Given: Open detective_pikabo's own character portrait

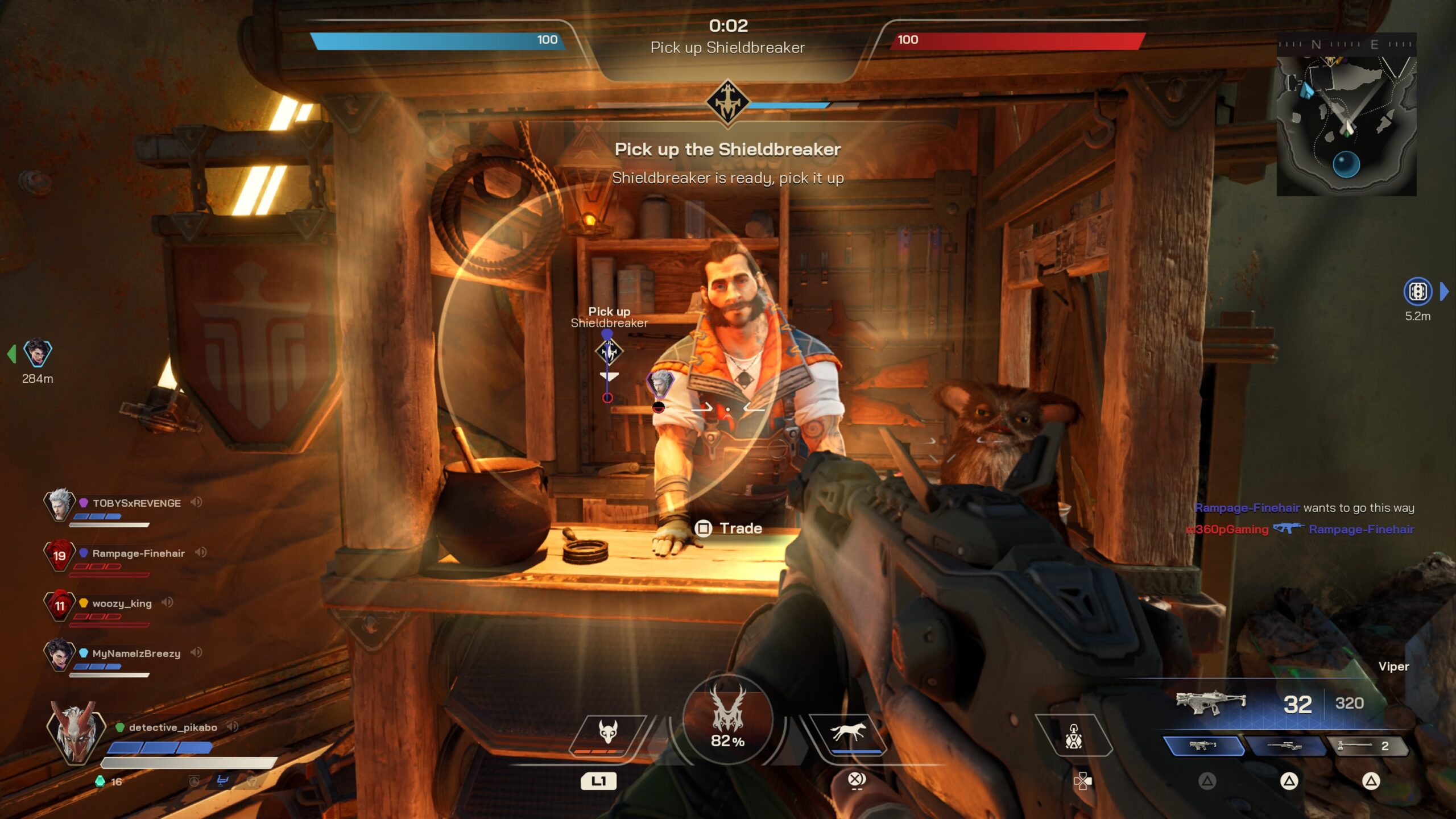Looking at the screenshot, I should click(75, 734).
